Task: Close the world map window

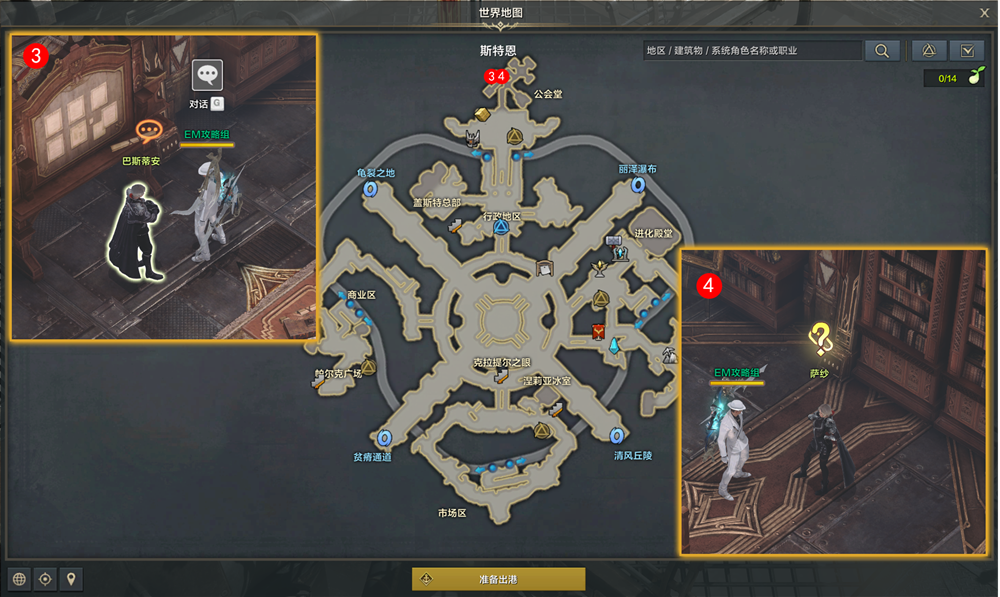Action: click(x=984, y=13)
